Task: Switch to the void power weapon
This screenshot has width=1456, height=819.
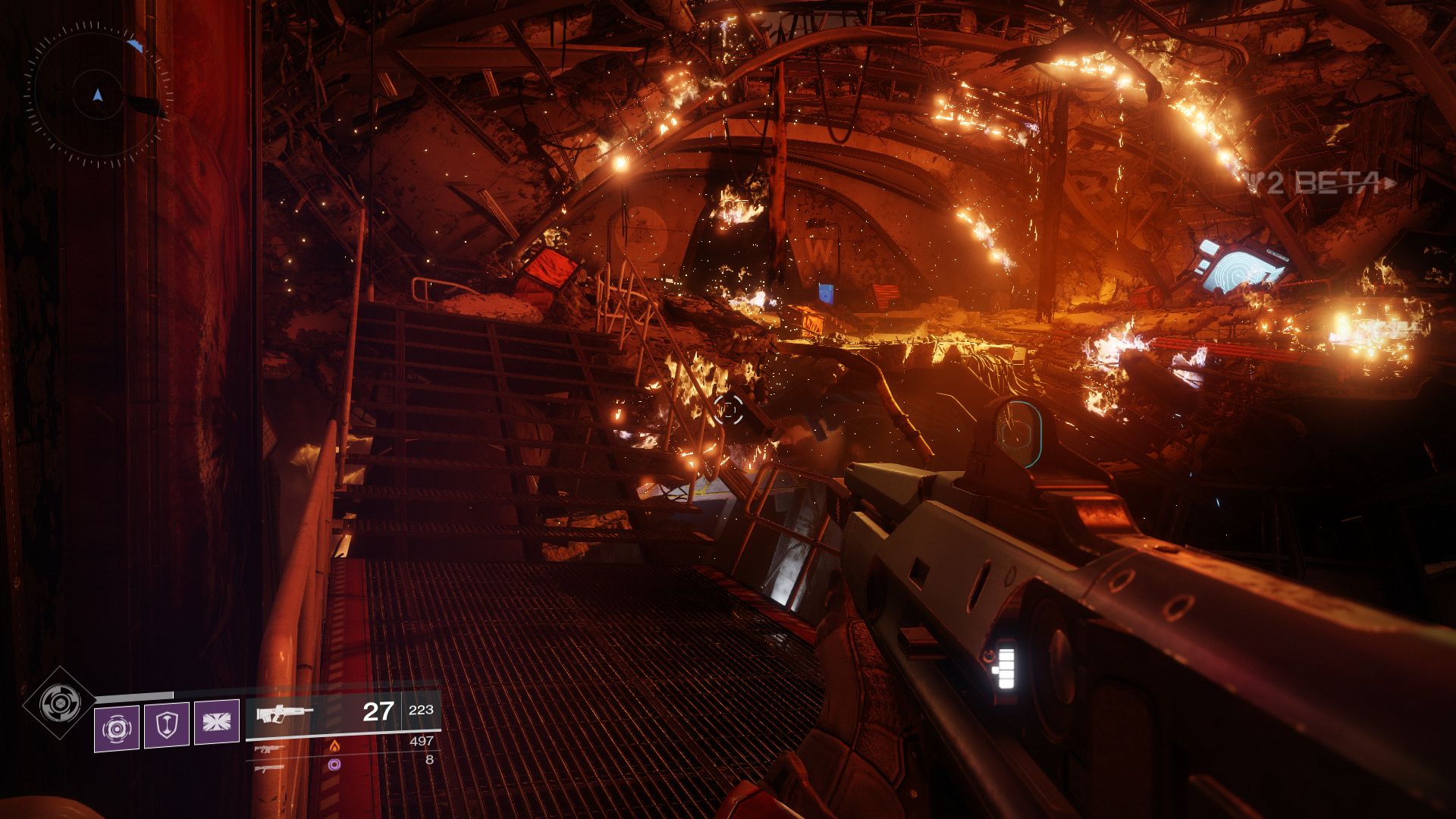Action: pyautogui.click(x=270, y=767)
